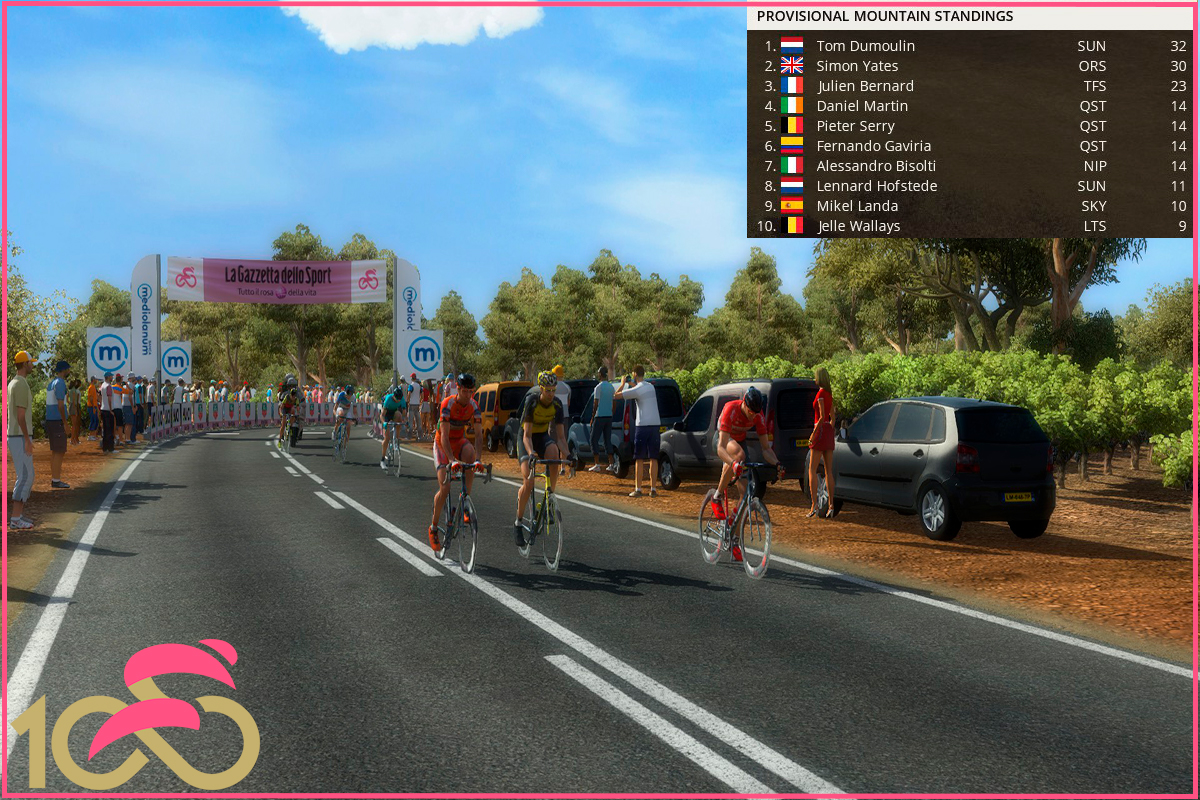
Task: Select Tom Dumoulin in the mountain standings
Action: click(x=865, y=46)
